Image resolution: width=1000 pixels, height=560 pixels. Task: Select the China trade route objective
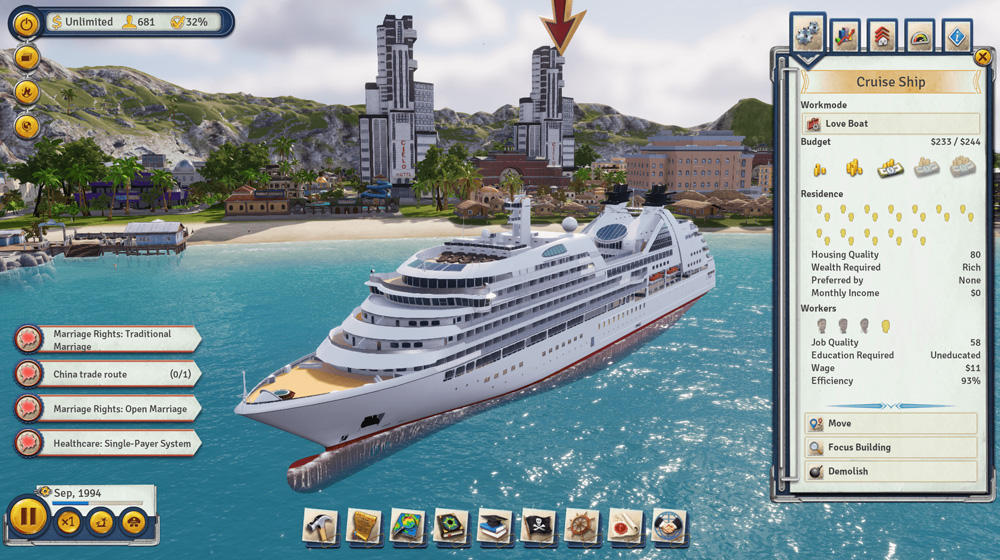110,374
